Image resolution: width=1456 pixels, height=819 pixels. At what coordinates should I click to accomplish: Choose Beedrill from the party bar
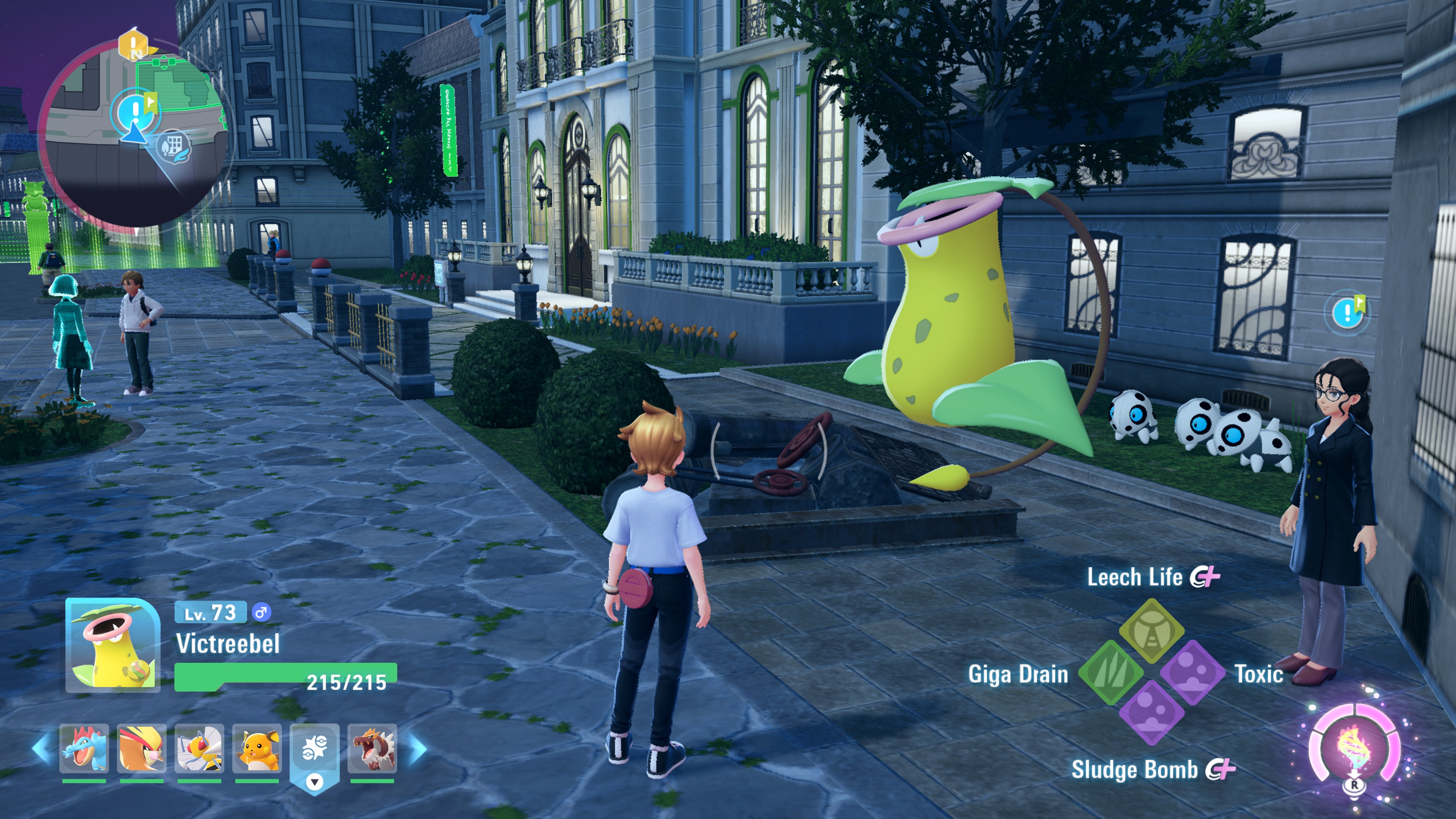pos(199,748)
